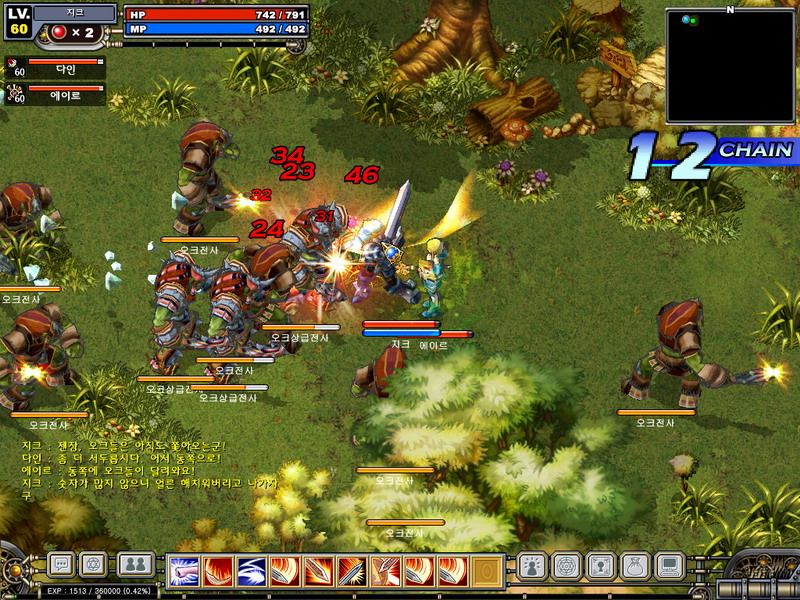Open the chat speech-bubble button
The width and height of the screenshot is (800, 600).
(61, 565)
